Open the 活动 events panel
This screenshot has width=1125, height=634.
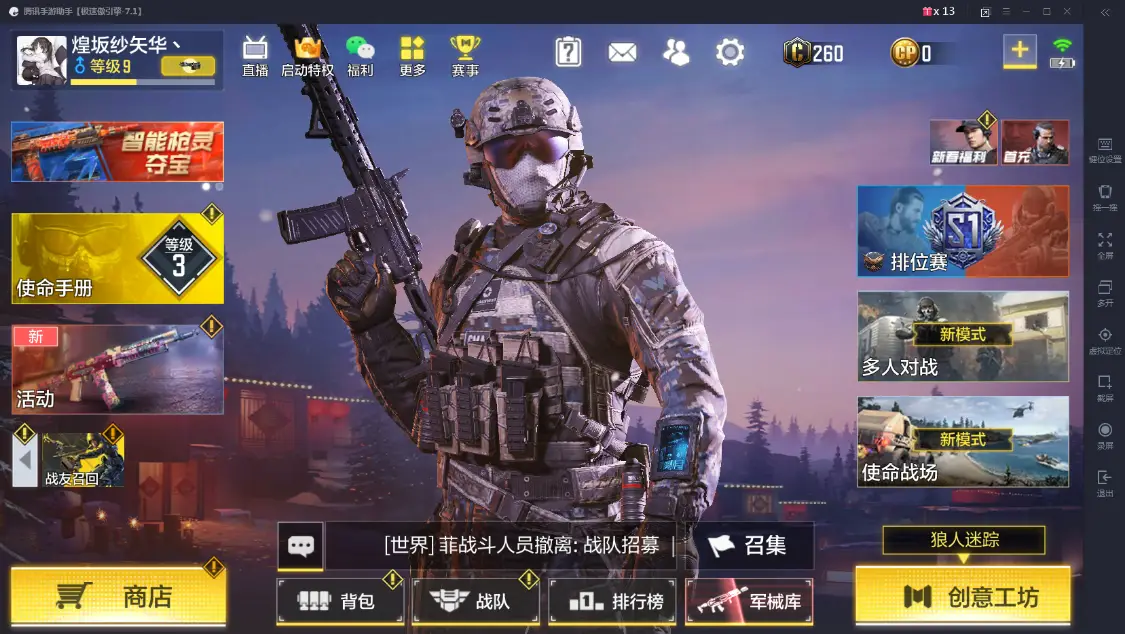(x=117, y=369)
